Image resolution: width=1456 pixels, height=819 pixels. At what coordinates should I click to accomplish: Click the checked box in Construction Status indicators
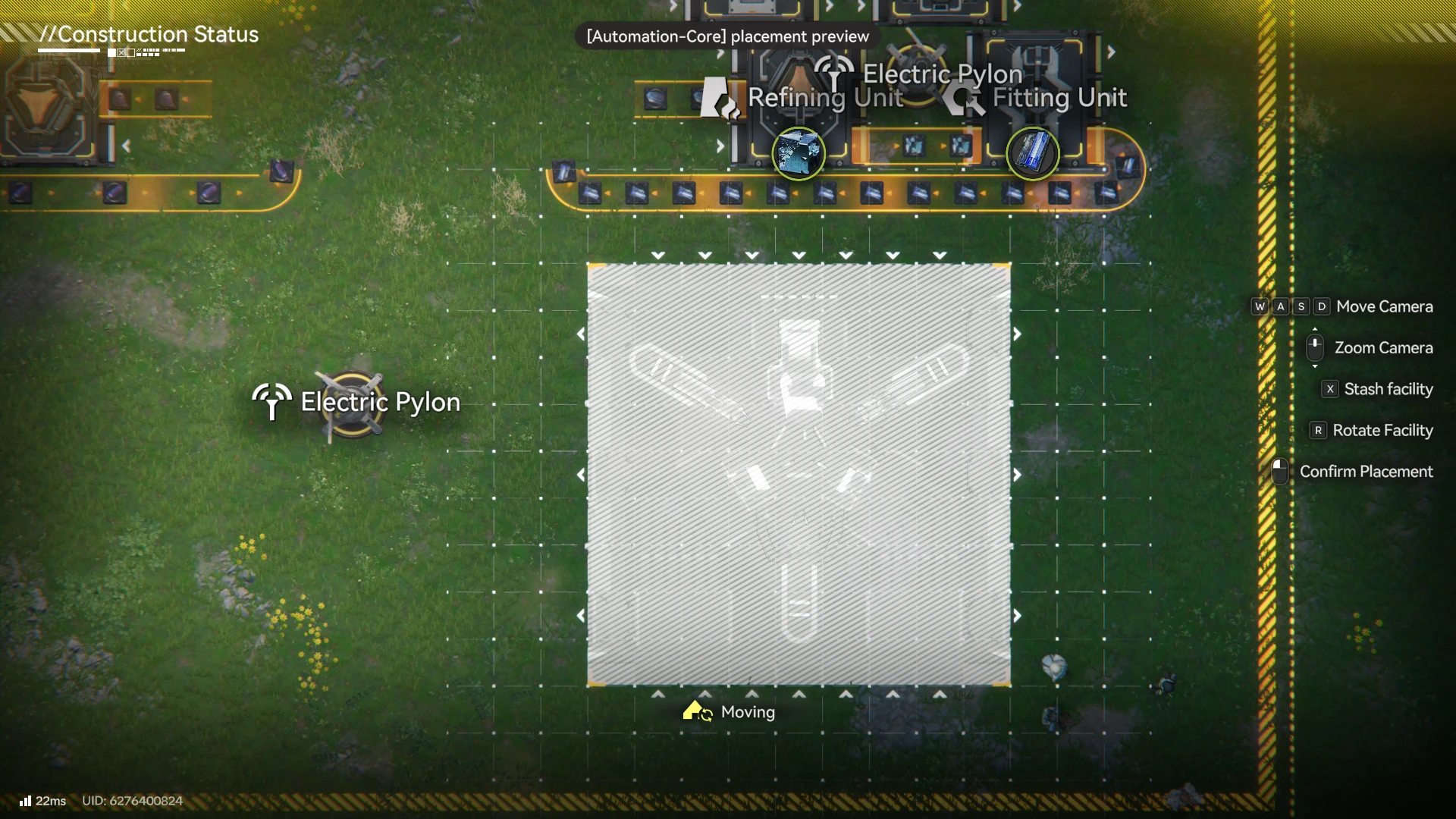coord(121,52)
